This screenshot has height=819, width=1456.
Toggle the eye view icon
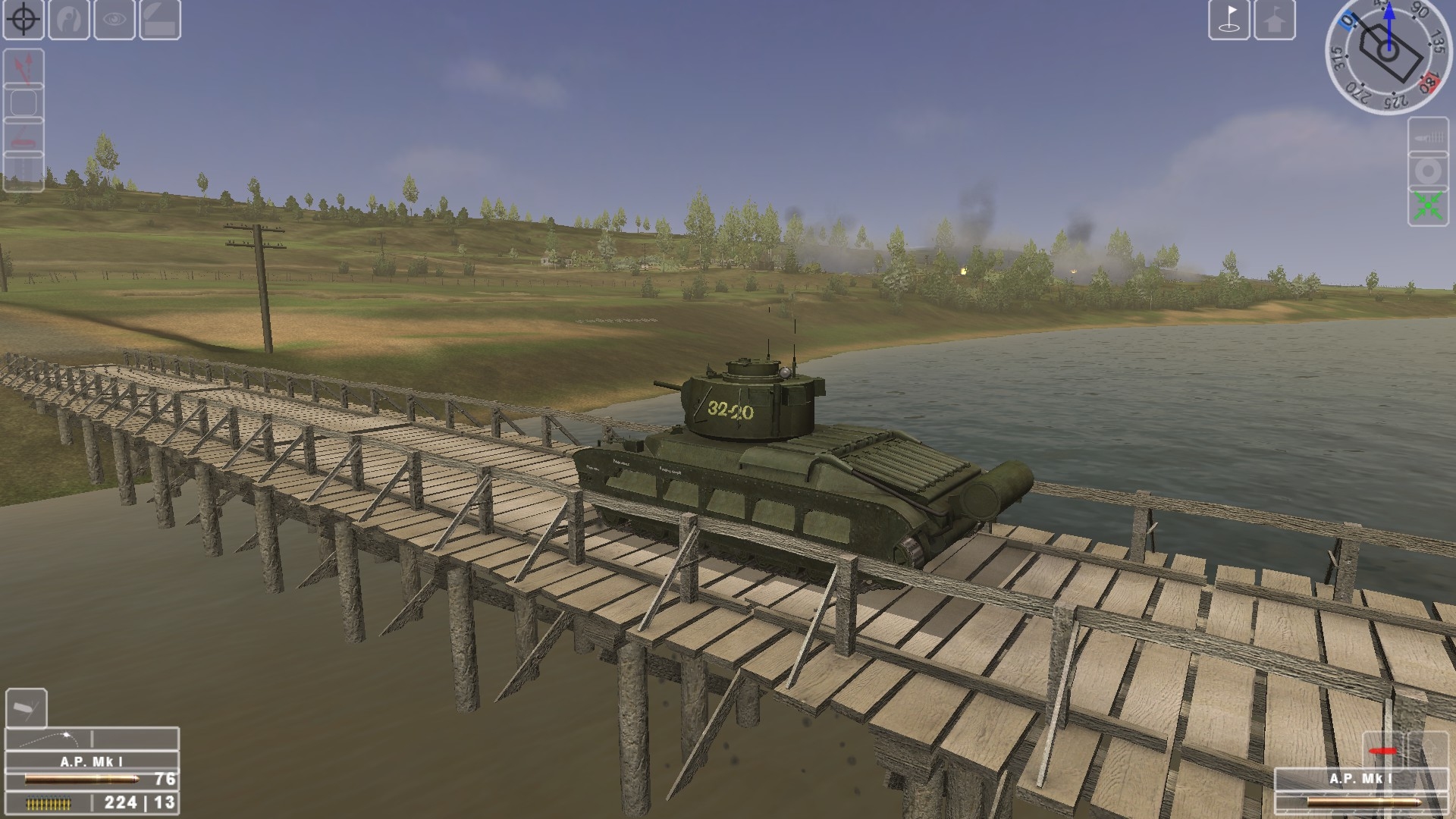115,19
